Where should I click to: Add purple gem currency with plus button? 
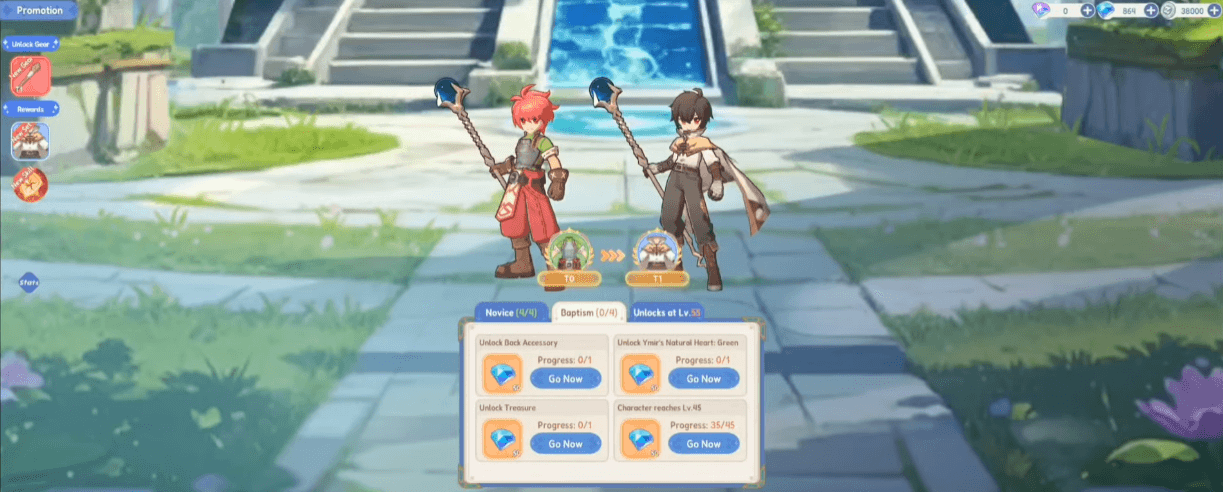1087,10
